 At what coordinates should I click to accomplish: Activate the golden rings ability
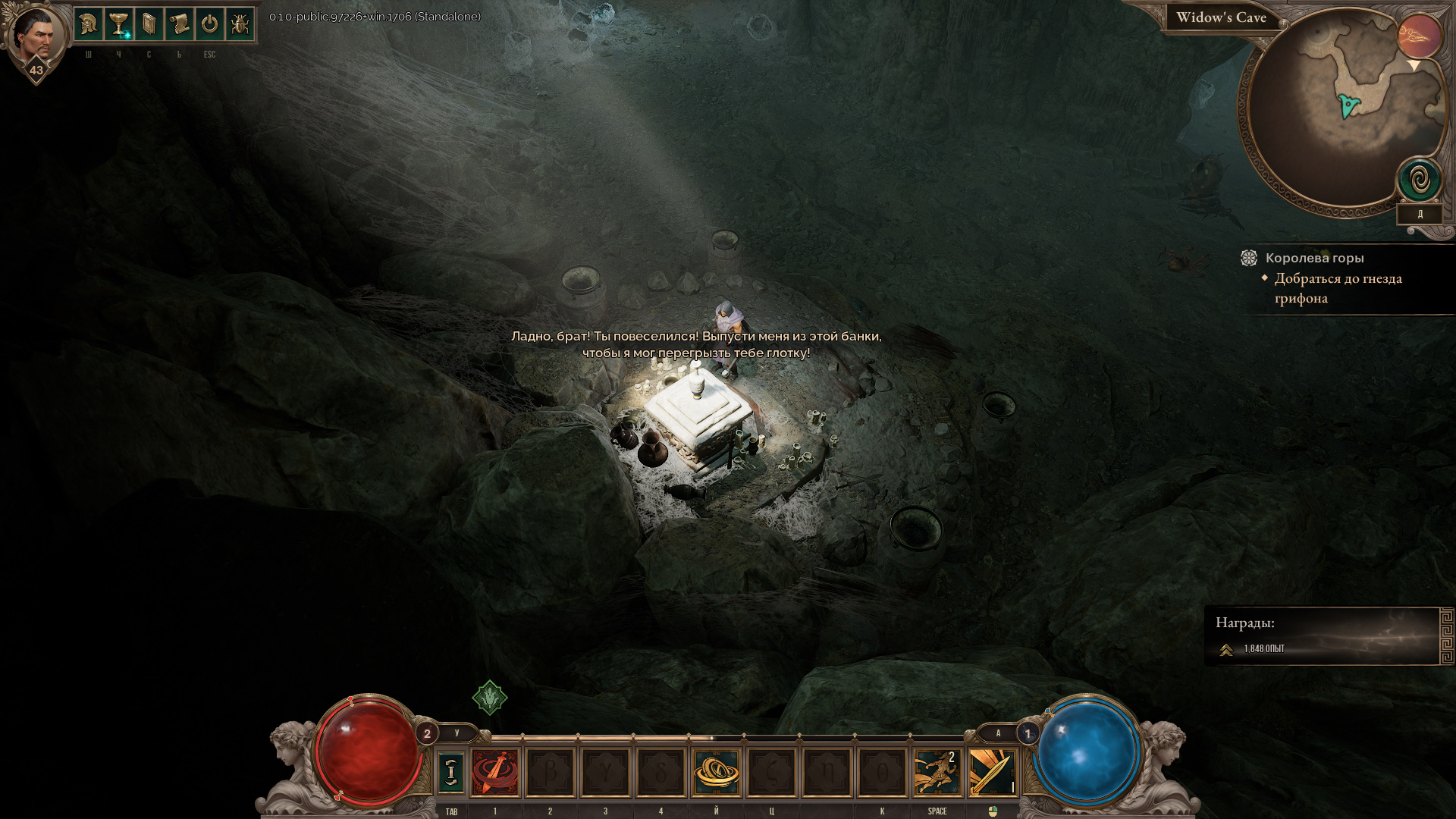coord(716,773)
